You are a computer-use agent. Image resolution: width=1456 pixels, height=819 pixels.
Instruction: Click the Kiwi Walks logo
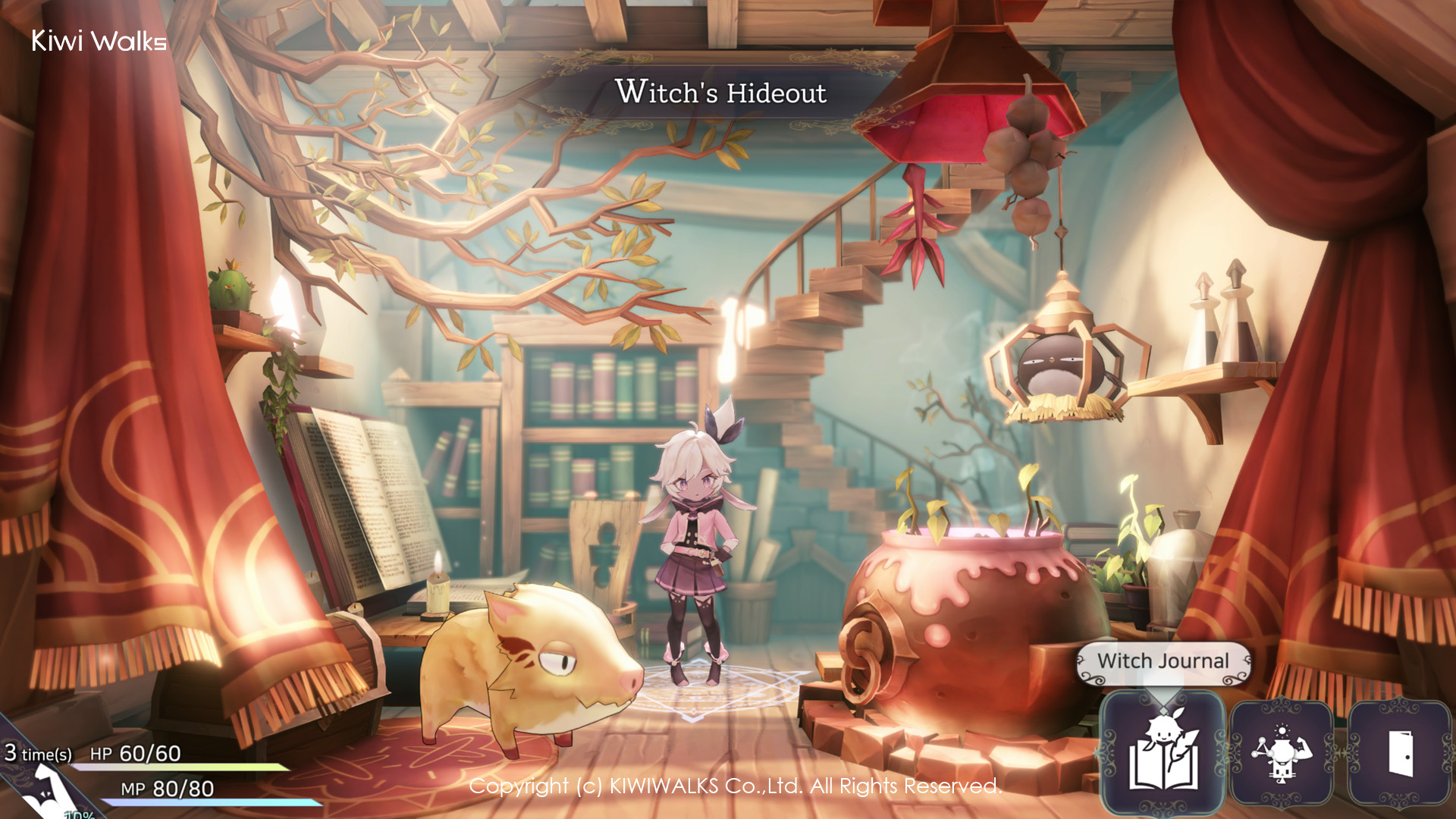click(x=99, y=42)
